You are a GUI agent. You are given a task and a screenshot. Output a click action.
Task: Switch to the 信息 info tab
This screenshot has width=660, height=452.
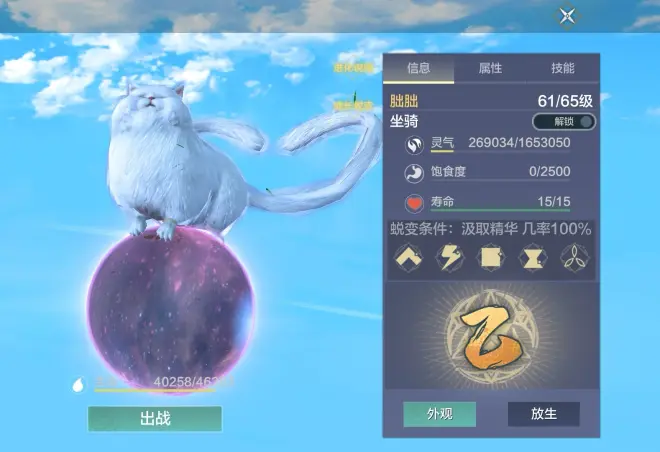[418, 68]
